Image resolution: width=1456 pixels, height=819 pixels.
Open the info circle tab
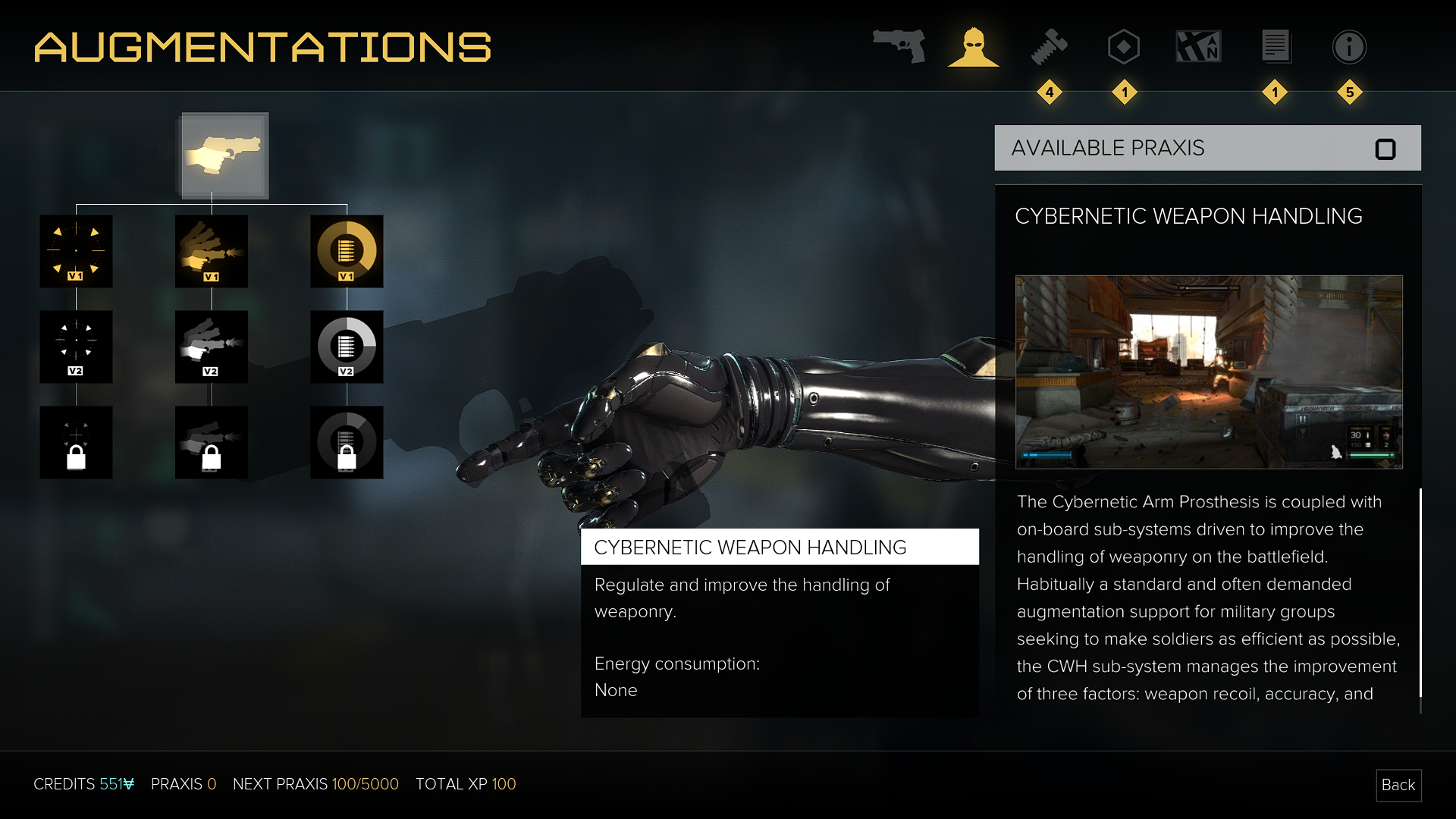pyautogui.click(x=1349, y=47)
